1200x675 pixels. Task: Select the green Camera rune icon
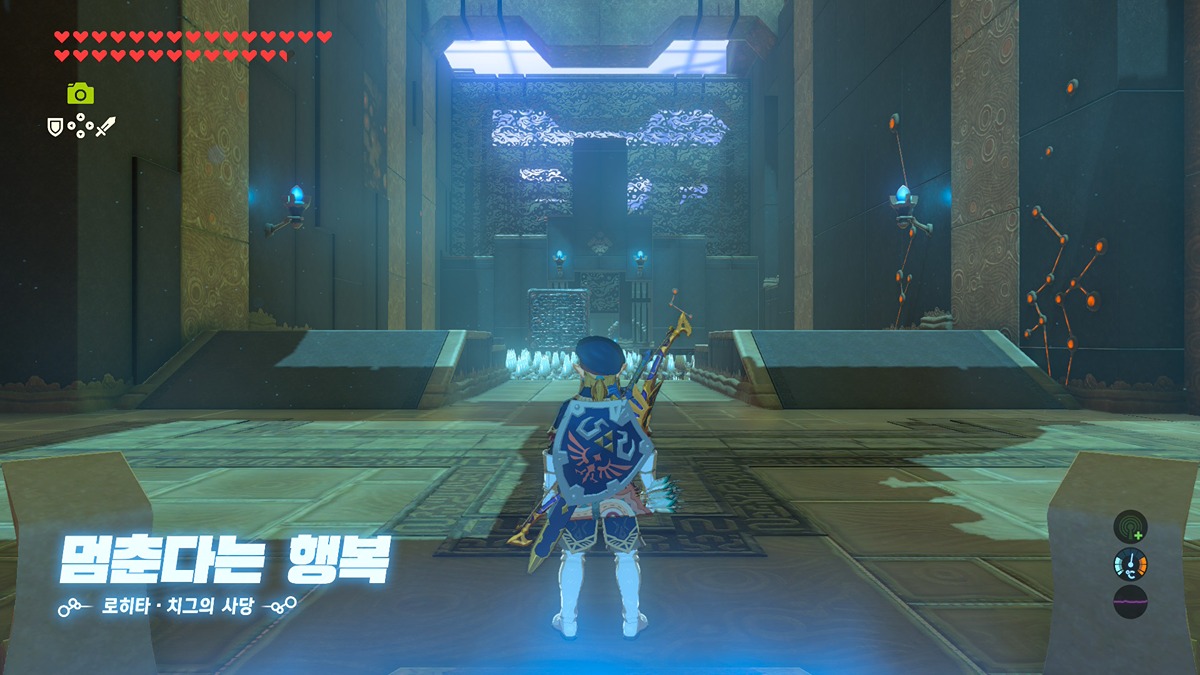[x=80, y=93]
